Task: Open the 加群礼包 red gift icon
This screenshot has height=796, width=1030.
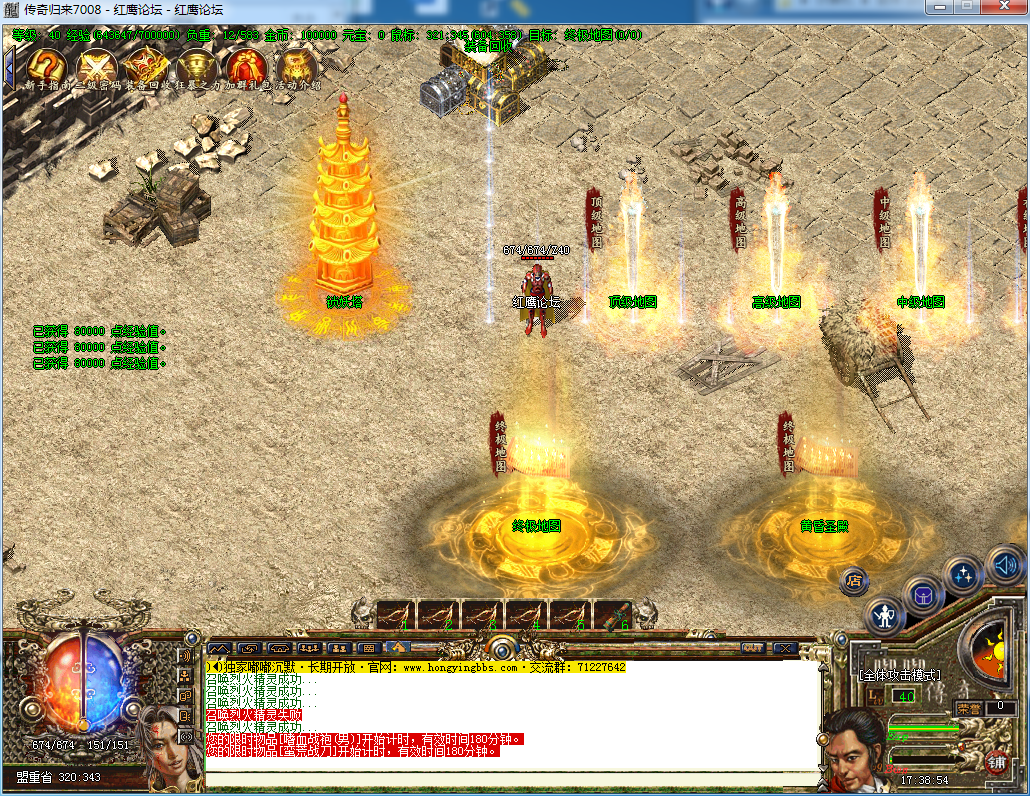Action: tap(246, 67)
